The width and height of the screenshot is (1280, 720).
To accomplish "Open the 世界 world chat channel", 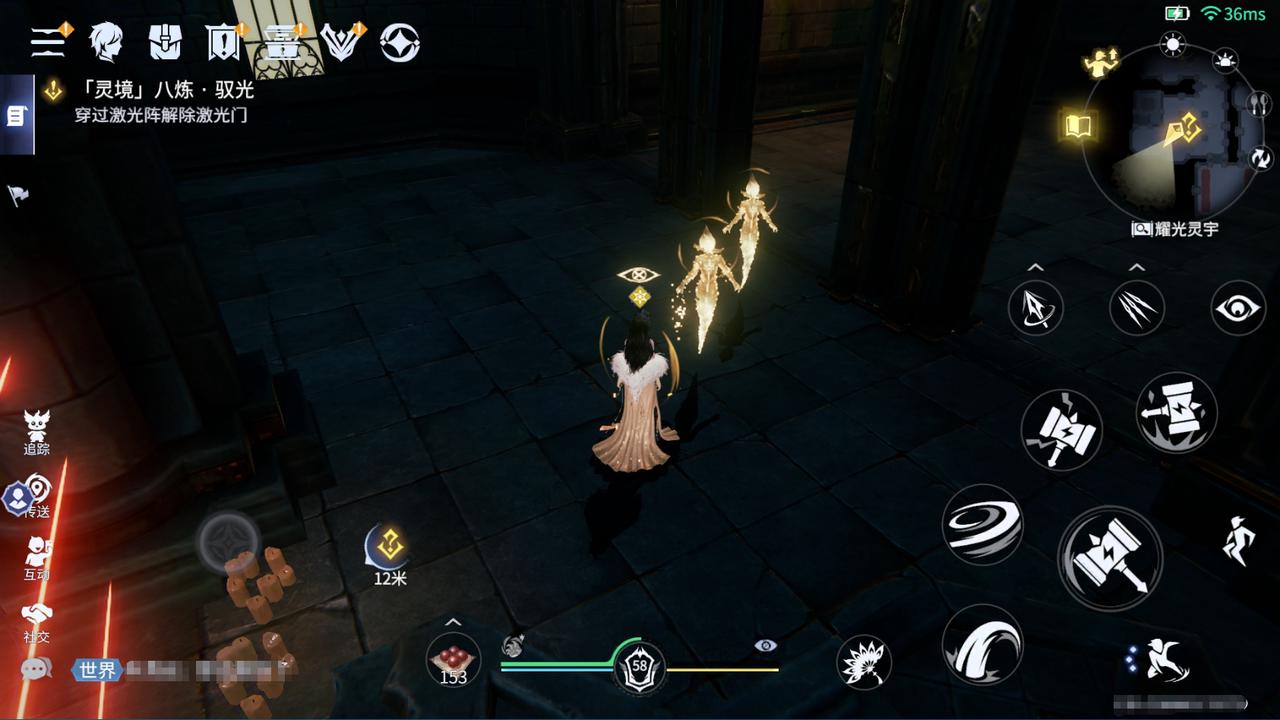I will pyautogui.click(x=96, y=670).
